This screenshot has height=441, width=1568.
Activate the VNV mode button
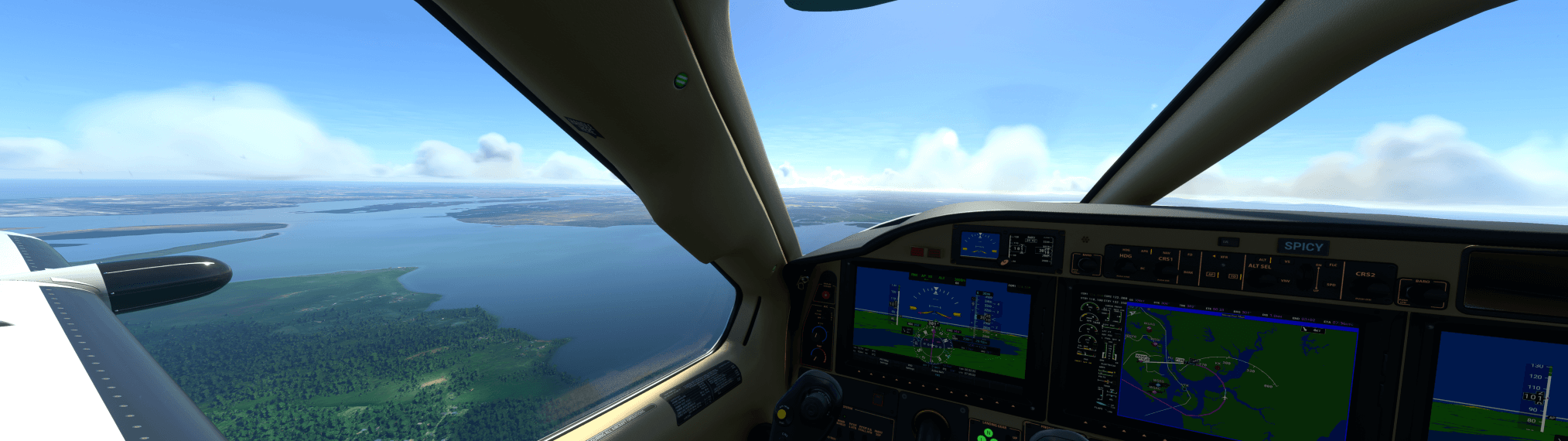[1285, 281]
